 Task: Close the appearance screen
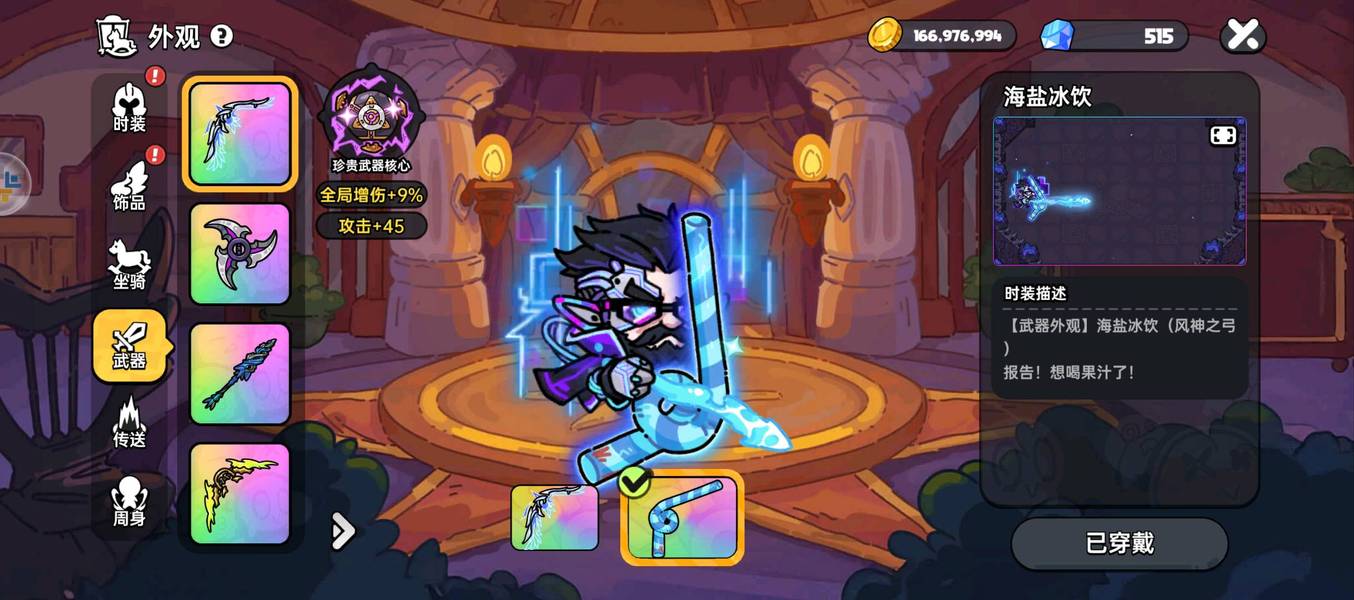point(1242,36)
